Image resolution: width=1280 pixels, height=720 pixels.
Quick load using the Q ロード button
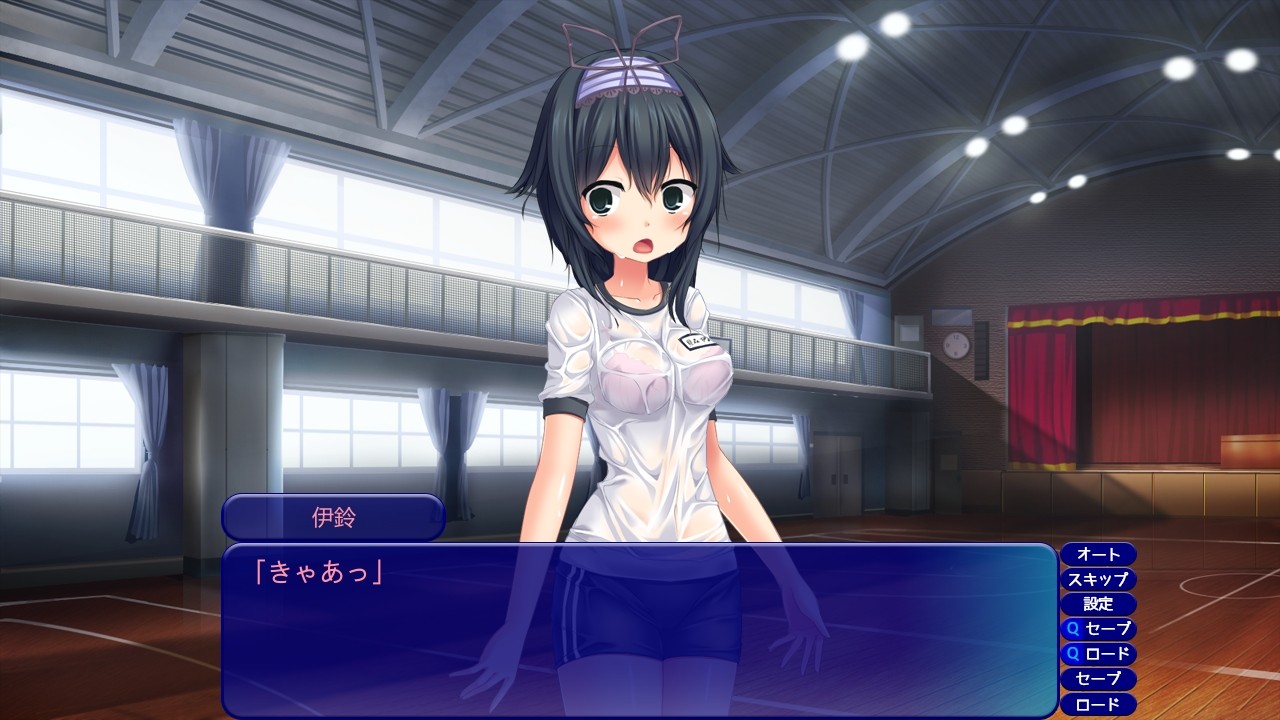[x=1098, y=654]
